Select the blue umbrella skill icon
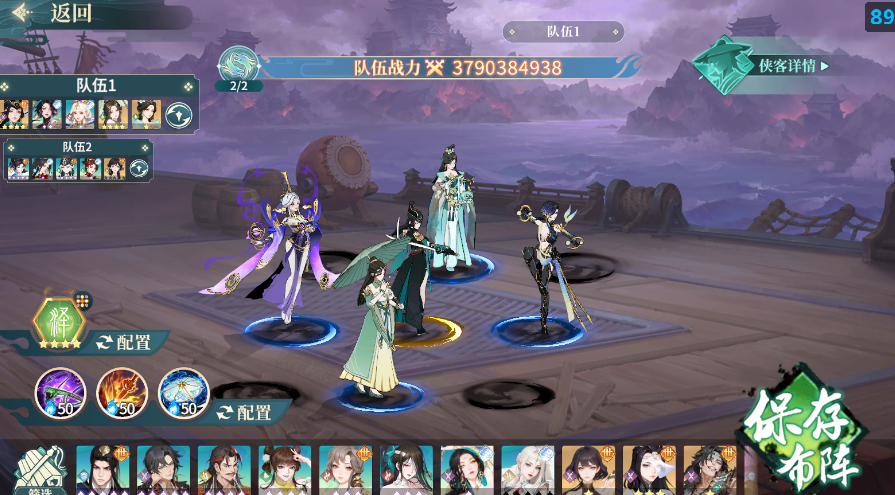895x495 pixels. tap(183, 392)
